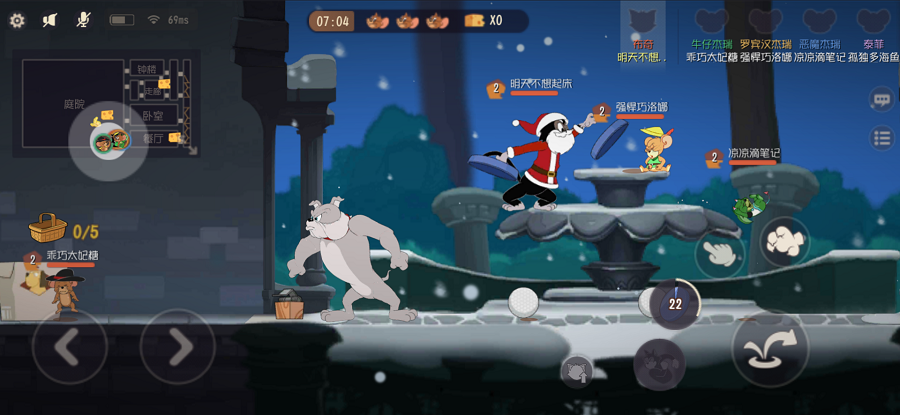Open the gear settings menu
Screen dimensions: 900x415
(17, 20)
